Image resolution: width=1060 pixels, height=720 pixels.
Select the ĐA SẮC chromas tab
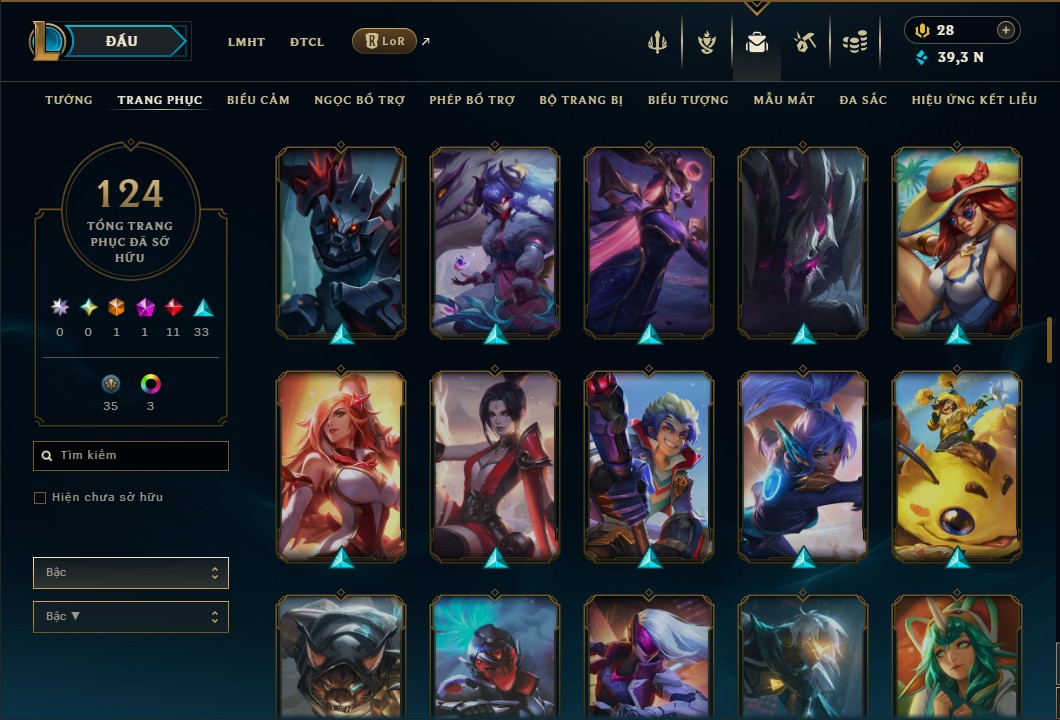tap(863, 100)
